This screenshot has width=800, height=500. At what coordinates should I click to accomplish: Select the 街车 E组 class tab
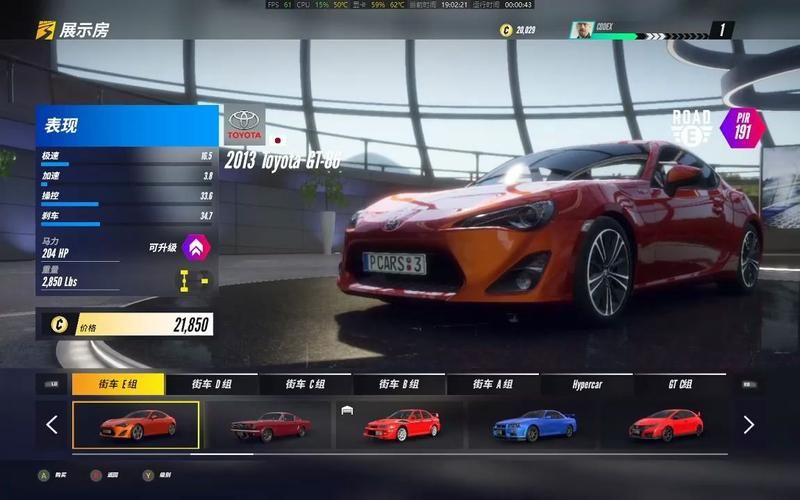point(117,384)
